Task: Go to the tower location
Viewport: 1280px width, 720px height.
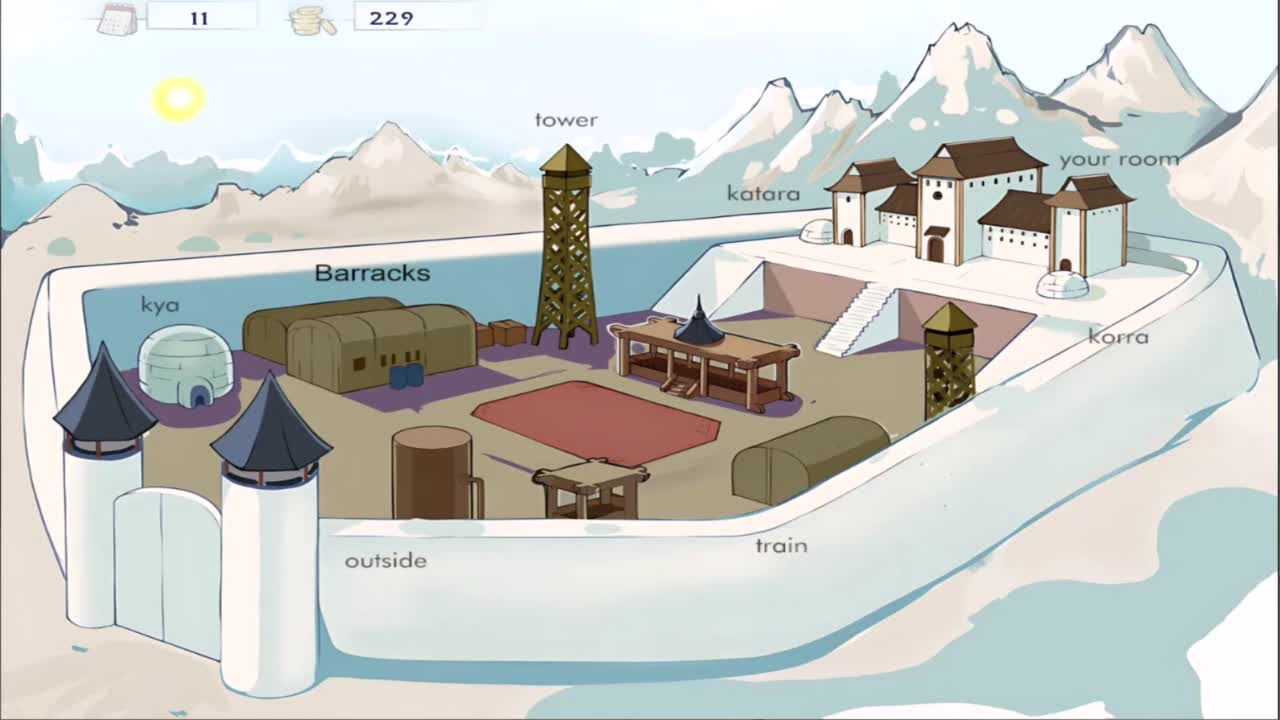Action: coord(566,120)
